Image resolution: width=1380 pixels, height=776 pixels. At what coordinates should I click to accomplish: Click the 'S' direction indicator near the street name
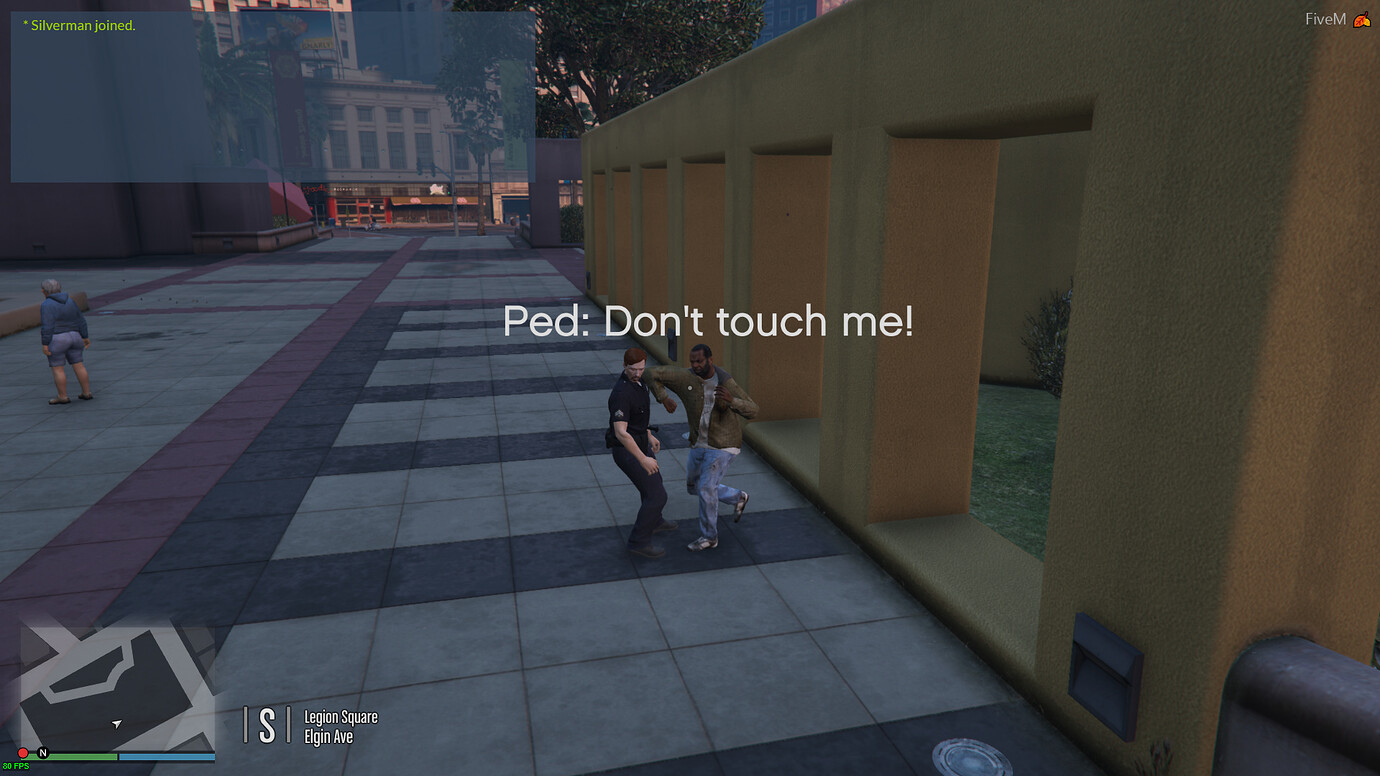pyautogui.click(x=268, y=723)
